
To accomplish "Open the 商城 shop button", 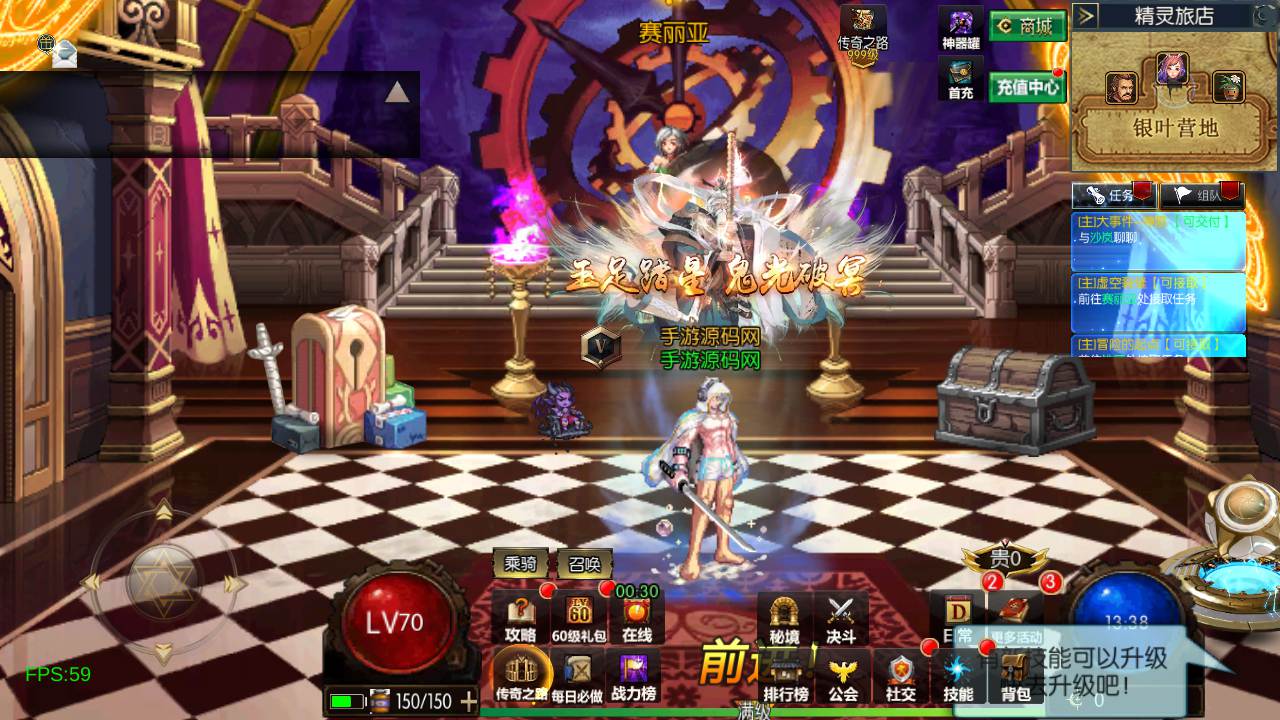I will coord(1027,27).
